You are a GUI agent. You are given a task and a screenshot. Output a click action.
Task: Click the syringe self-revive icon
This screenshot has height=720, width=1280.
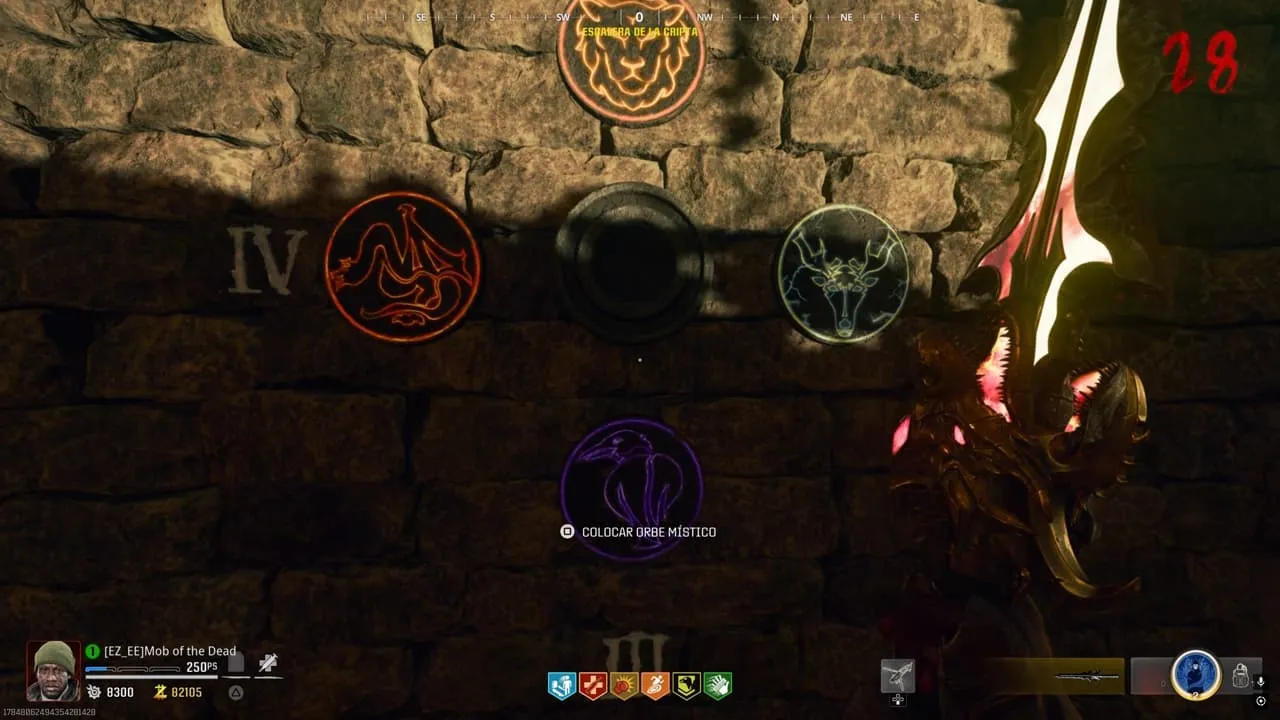pos(267,662)
